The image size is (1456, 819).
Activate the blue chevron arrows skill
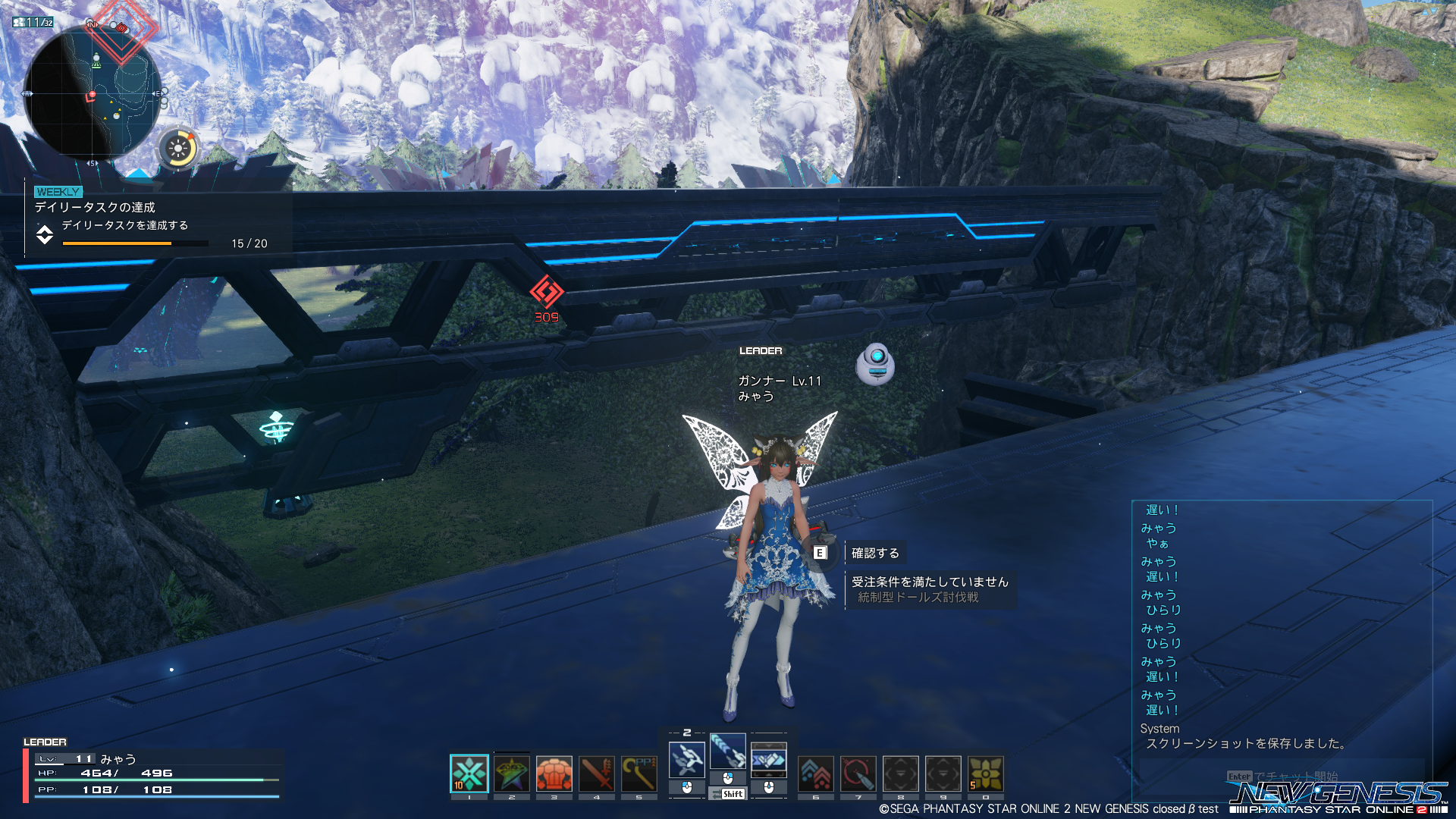pos(816,774)
